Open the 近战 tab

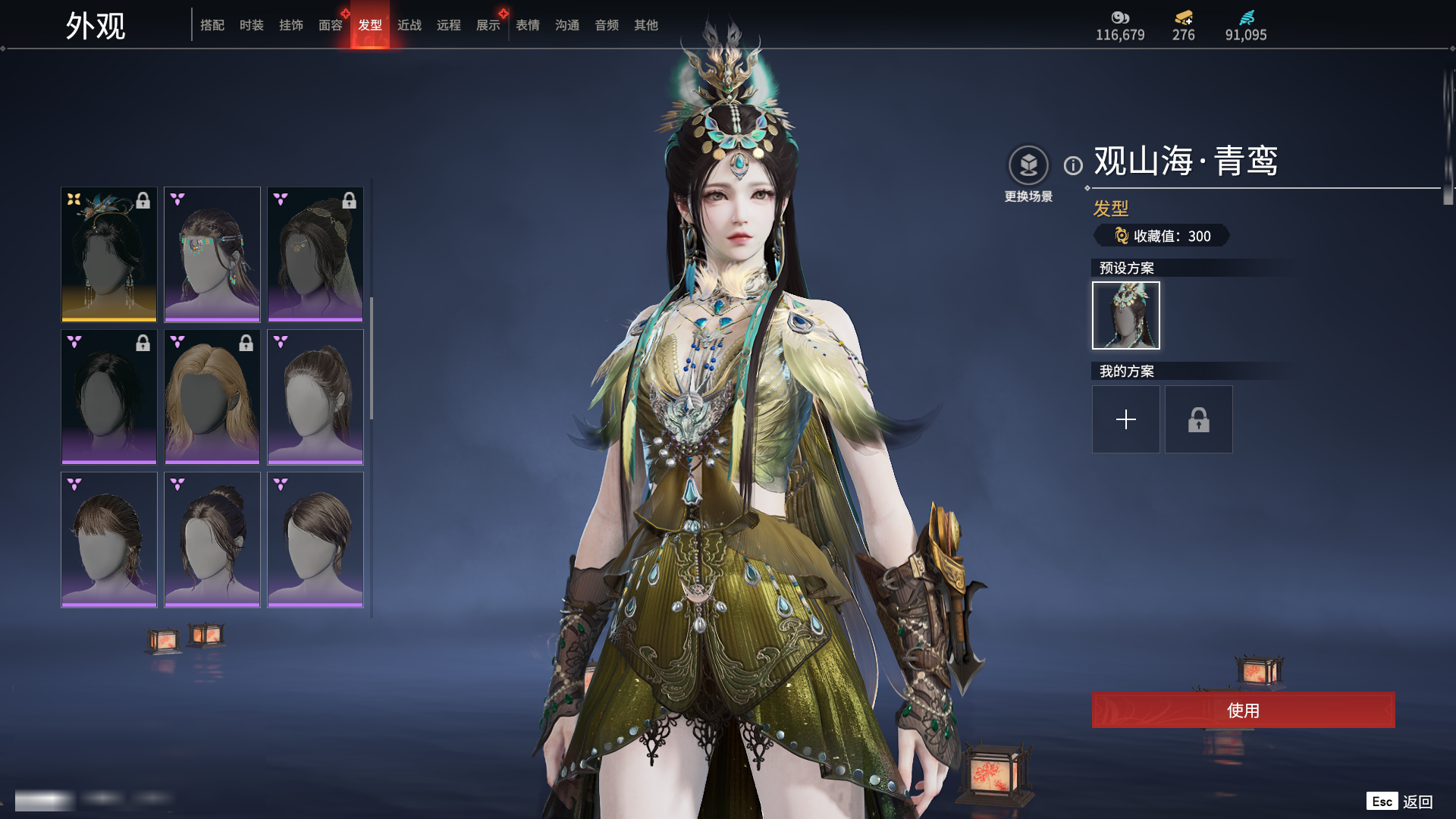click(x=409, y=25)
